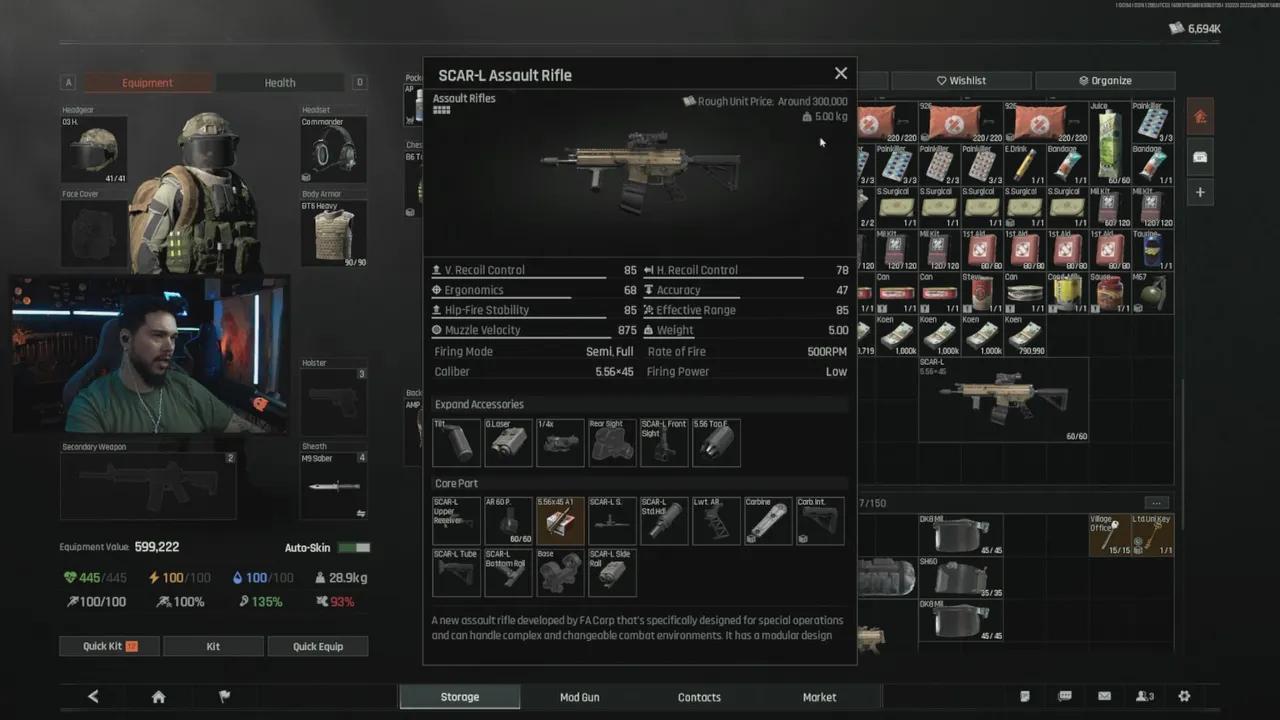This screenshot has height=720, width=1280.
Task: Switch to the Health tab
Action: pos(280,83)
